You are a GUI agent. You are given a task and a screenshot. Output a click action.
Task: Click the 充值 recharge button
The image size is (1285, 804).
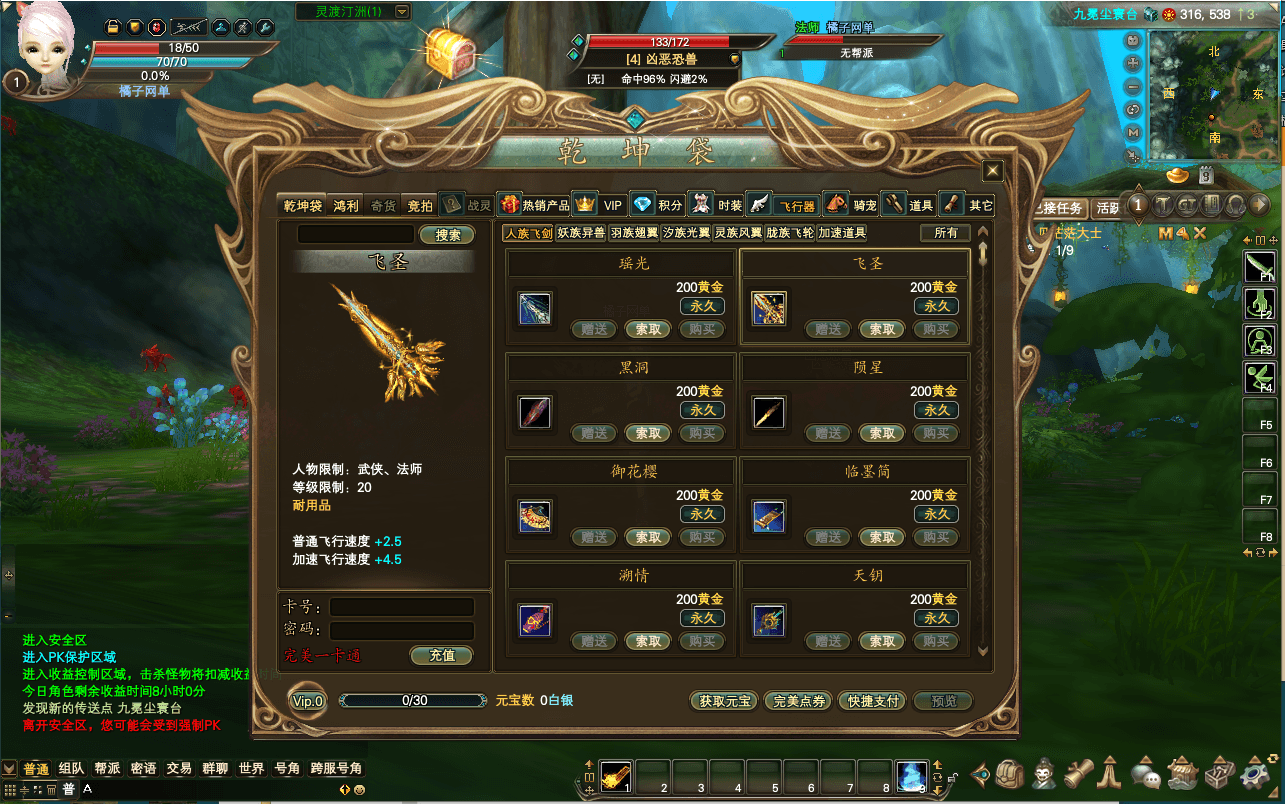(x=442, y=656)
